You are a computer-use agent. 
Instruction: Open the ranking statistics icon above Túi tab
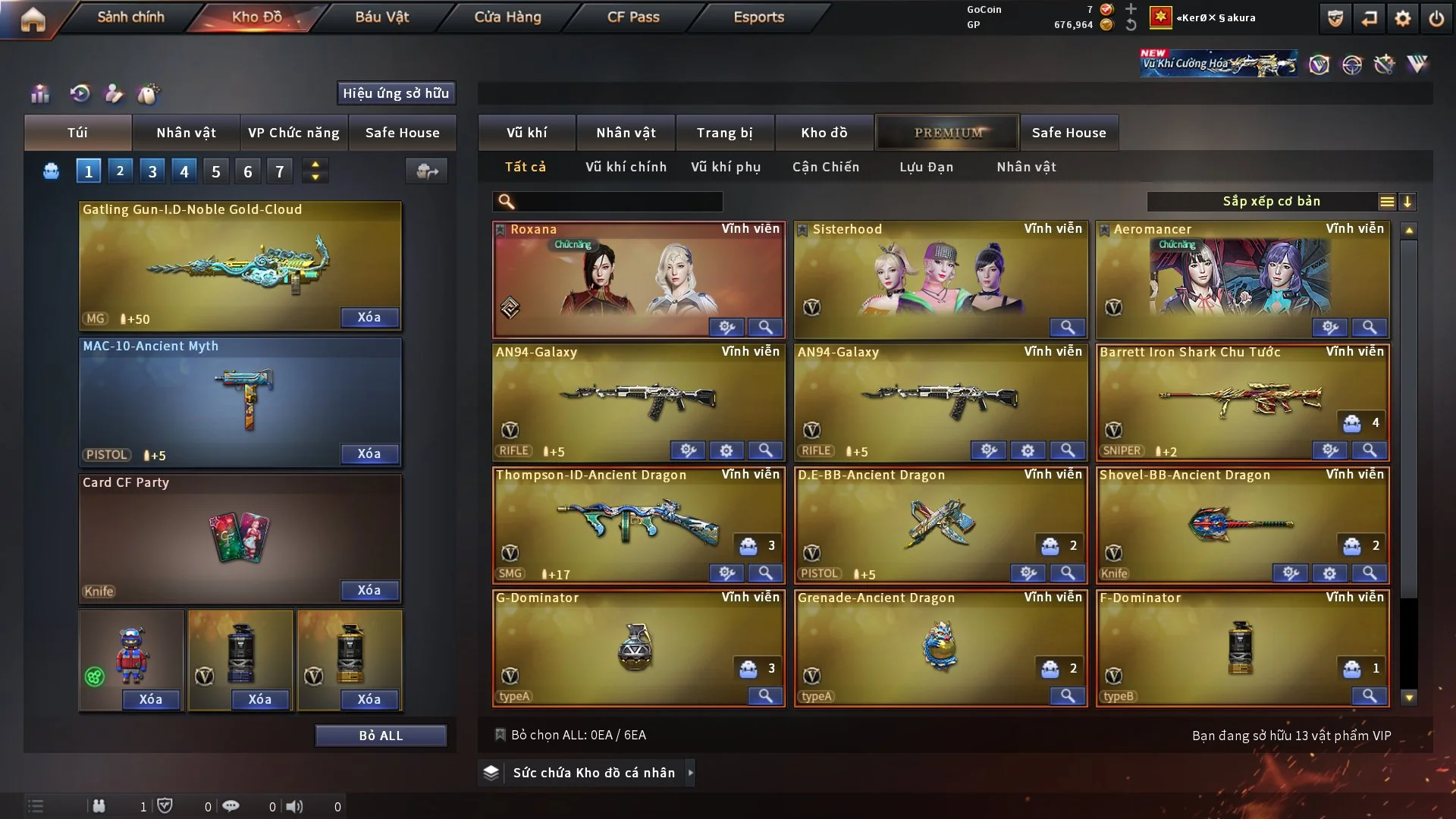40,94
